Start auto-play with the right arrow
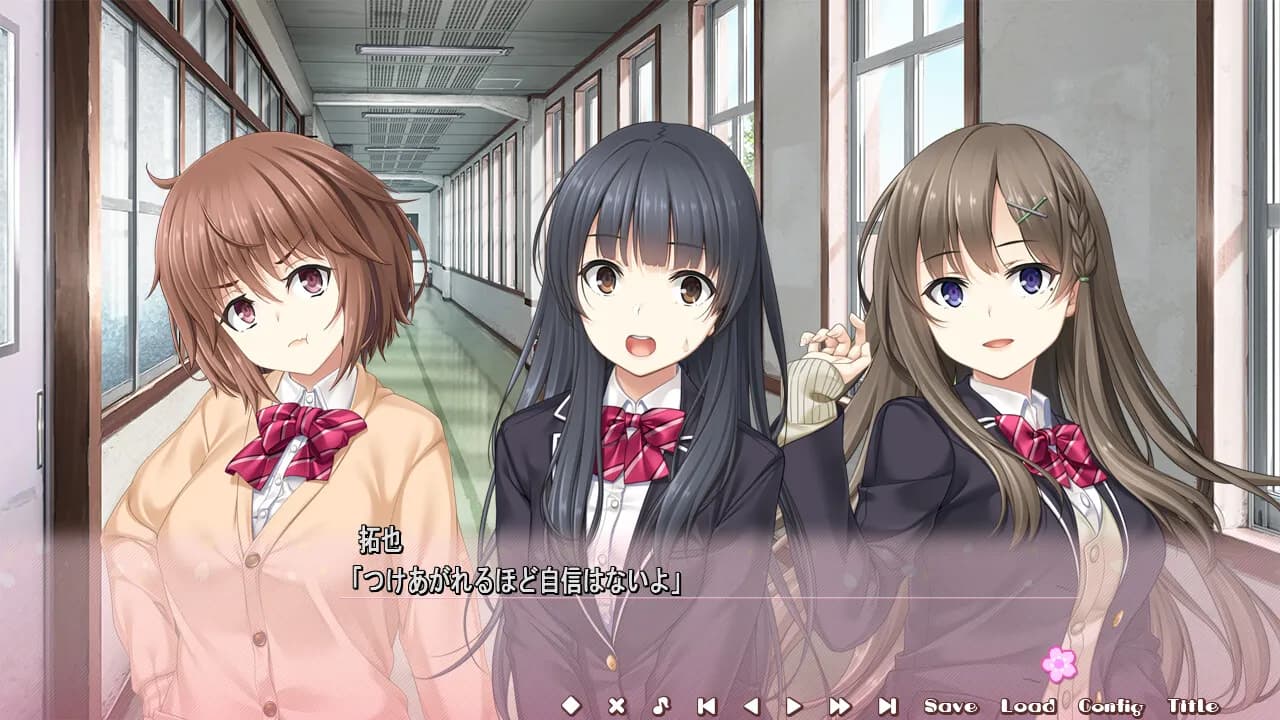Image resolution: width=1280 pixels, height=720 pixels. 794,706
